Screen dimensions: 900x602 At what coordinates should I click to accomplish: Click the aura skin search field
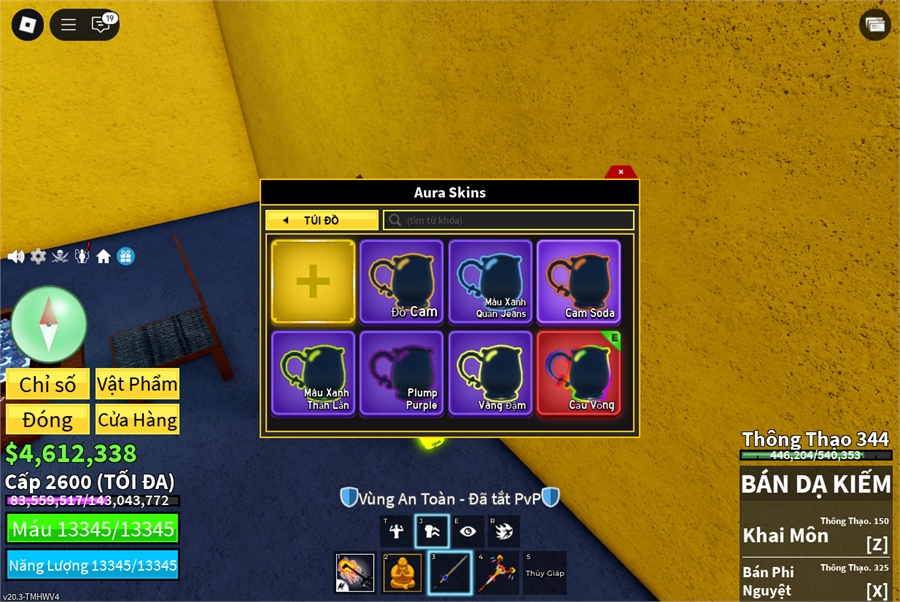coord(509,220)
